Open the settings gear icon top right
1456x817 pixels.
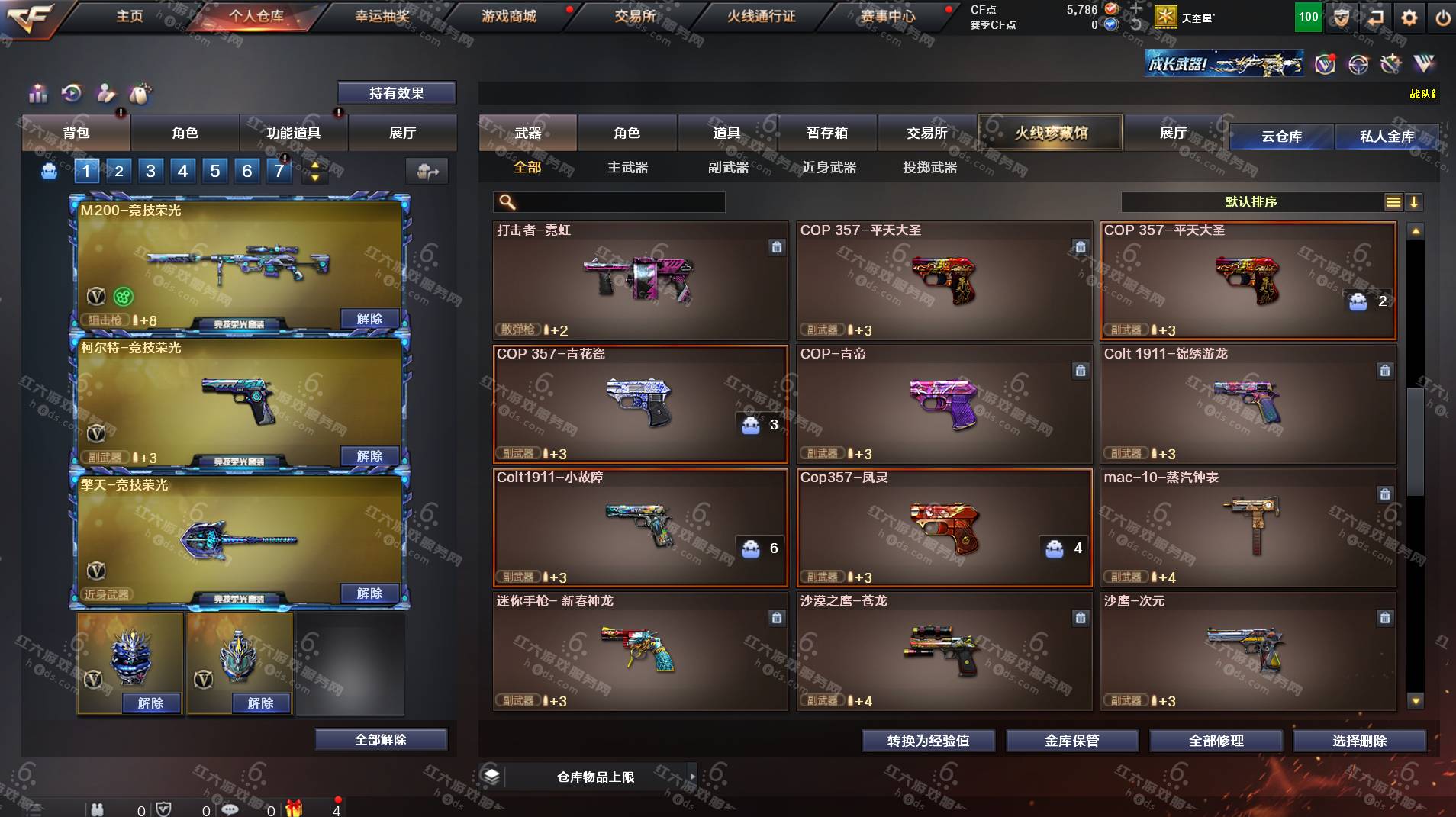[1409, 17]
